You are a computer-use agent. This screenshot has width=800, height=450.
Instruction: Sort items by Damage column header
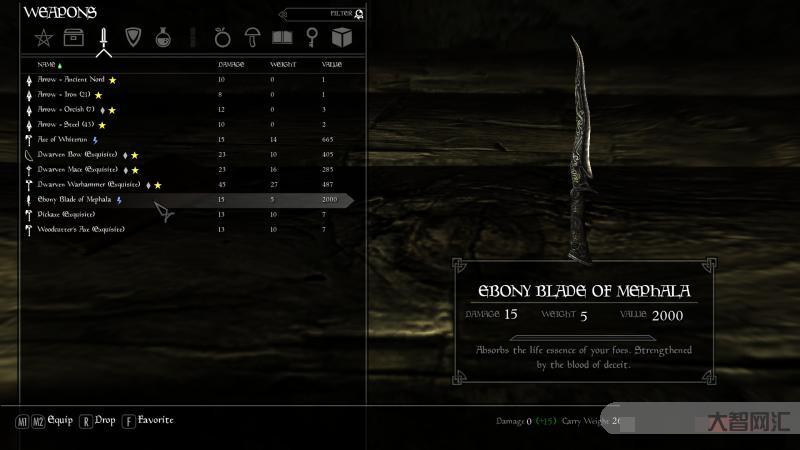point(231,64)
